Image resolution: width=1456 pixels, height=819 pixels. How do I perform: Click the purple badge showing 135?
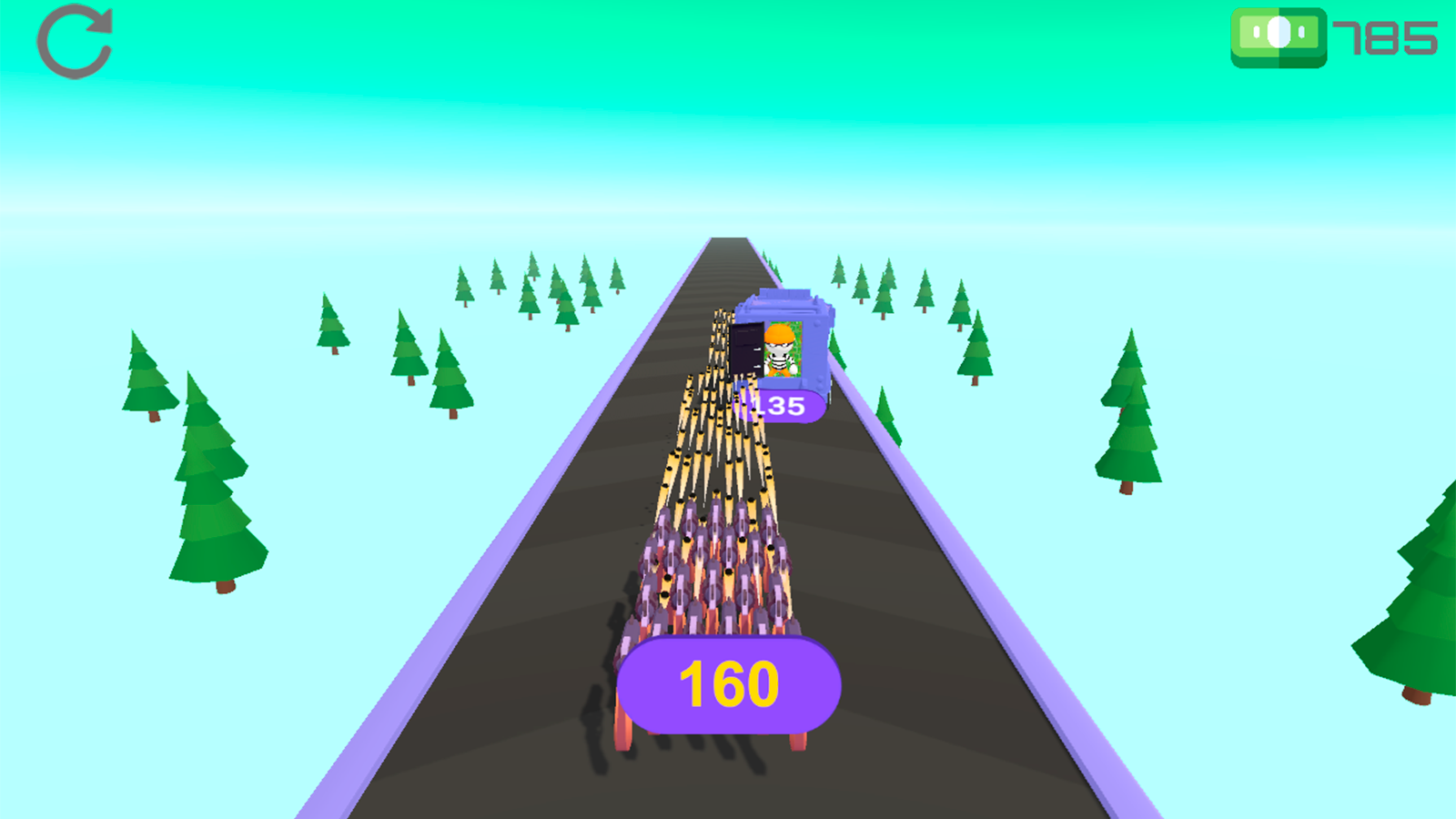pyautogui.click(x=780, y=405)
